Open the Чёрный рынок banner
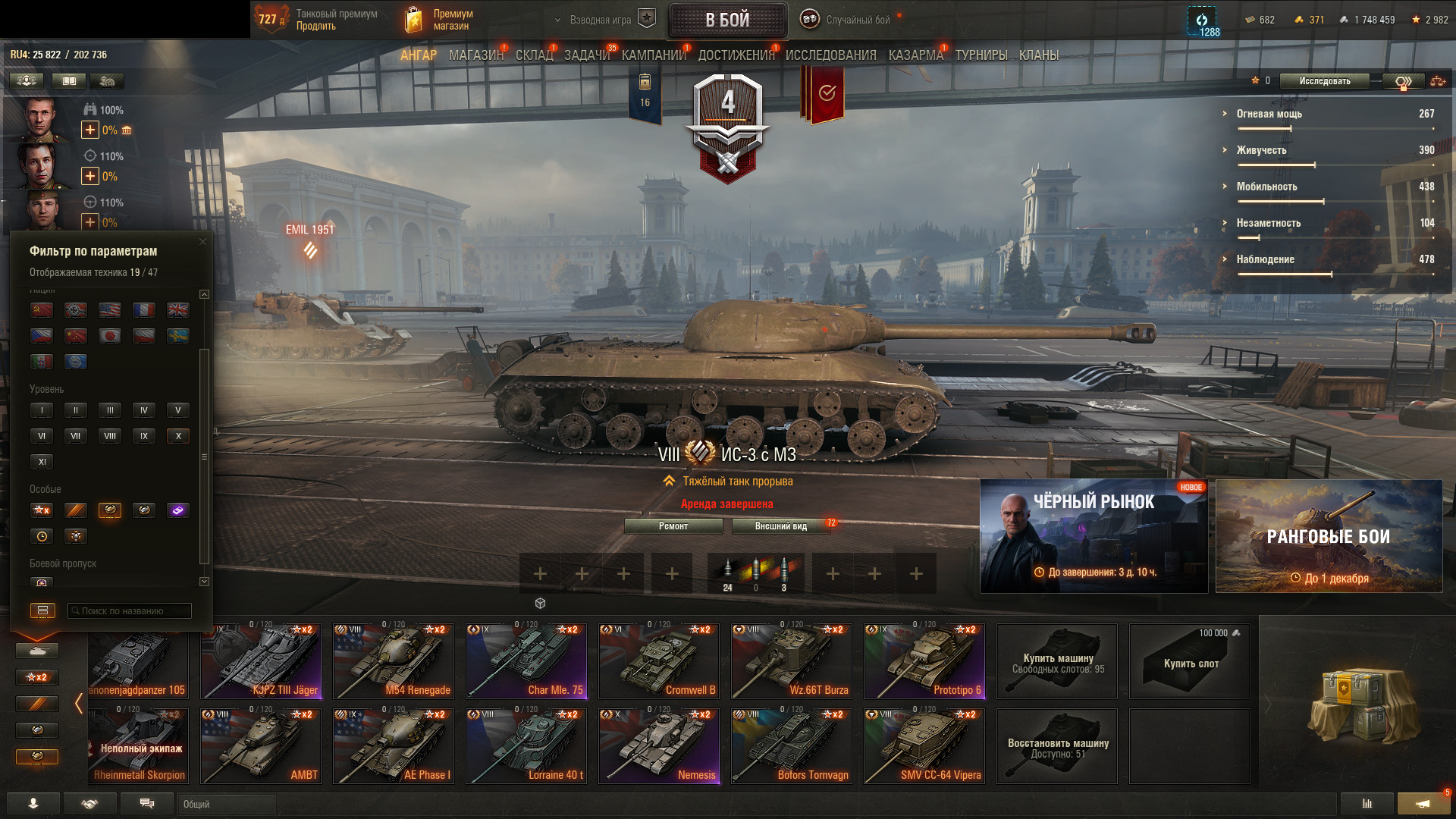 [x=1094, y=535]
